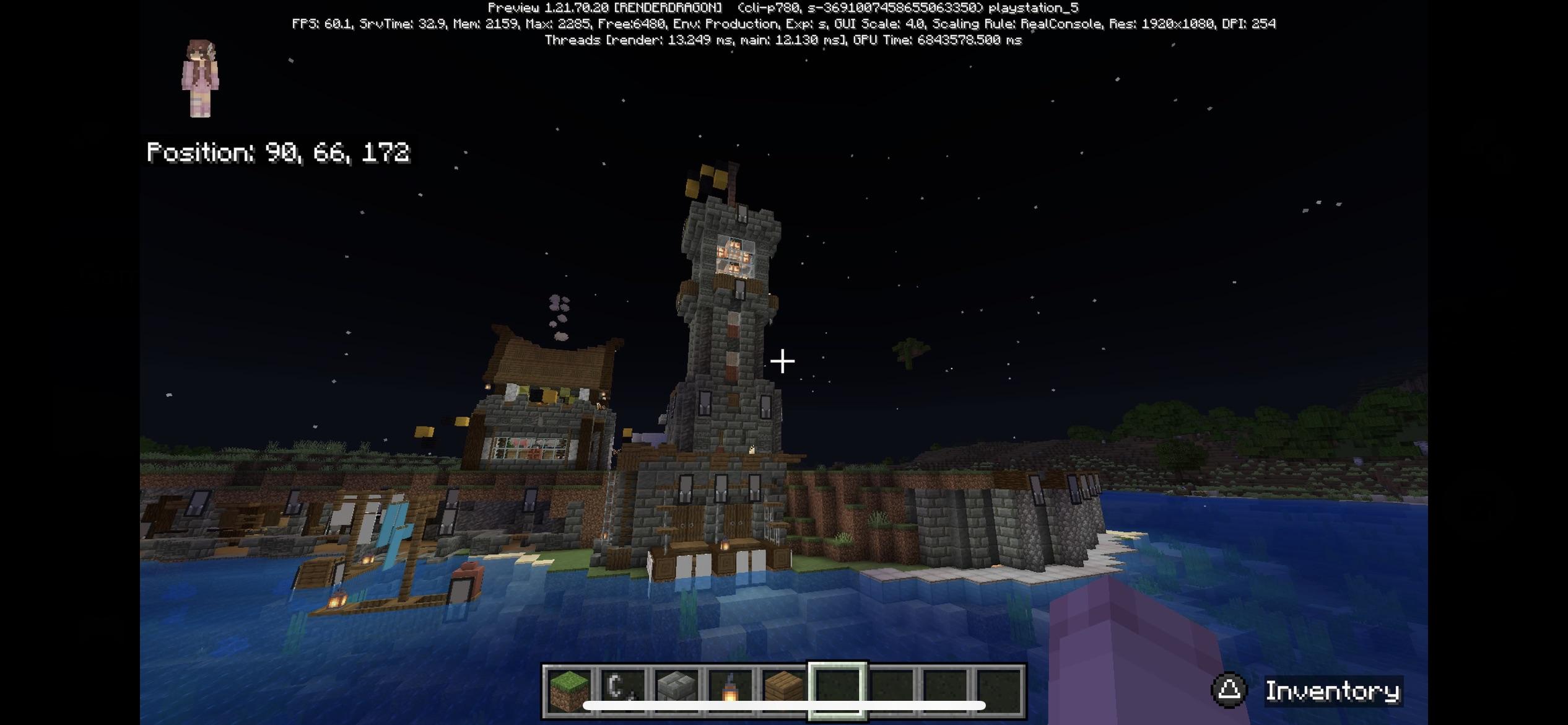Image resolution: width=1568 pixels, height=725 pixels.
Task: Click the crosshair at screen center
Action: pyautogui.click(x=782, y=361)
